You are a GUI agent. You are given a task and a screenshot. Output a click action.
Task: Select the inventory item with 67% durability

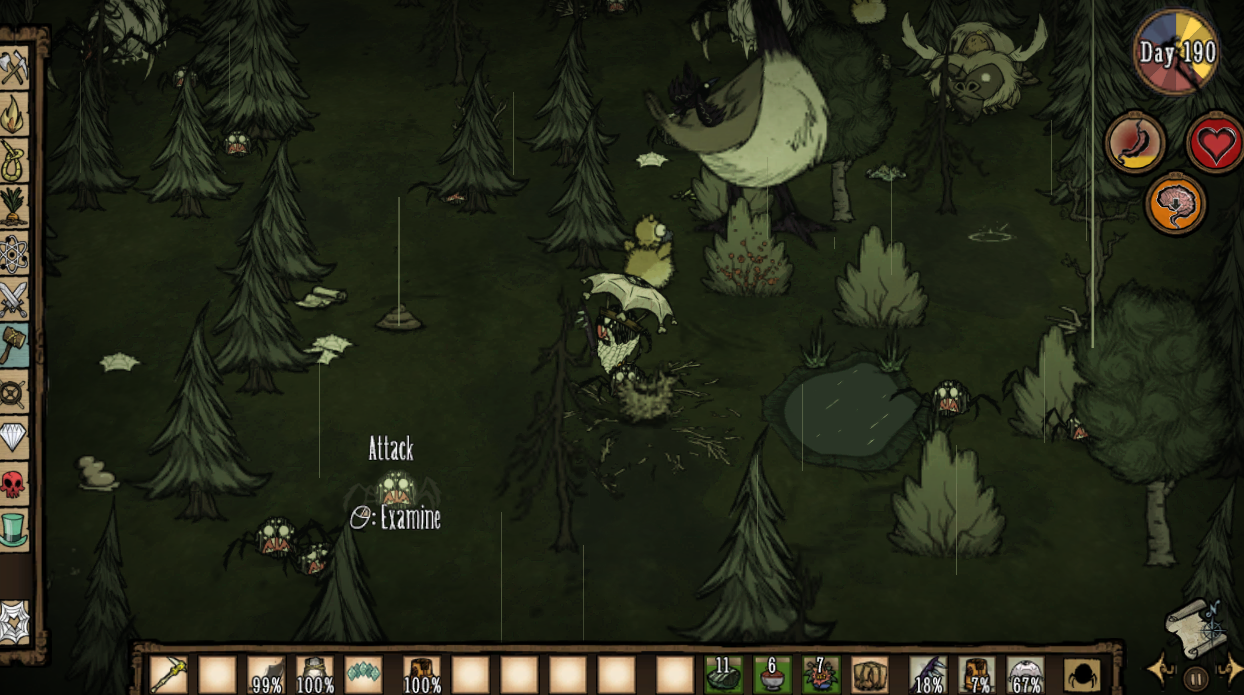coord(1026,675)
